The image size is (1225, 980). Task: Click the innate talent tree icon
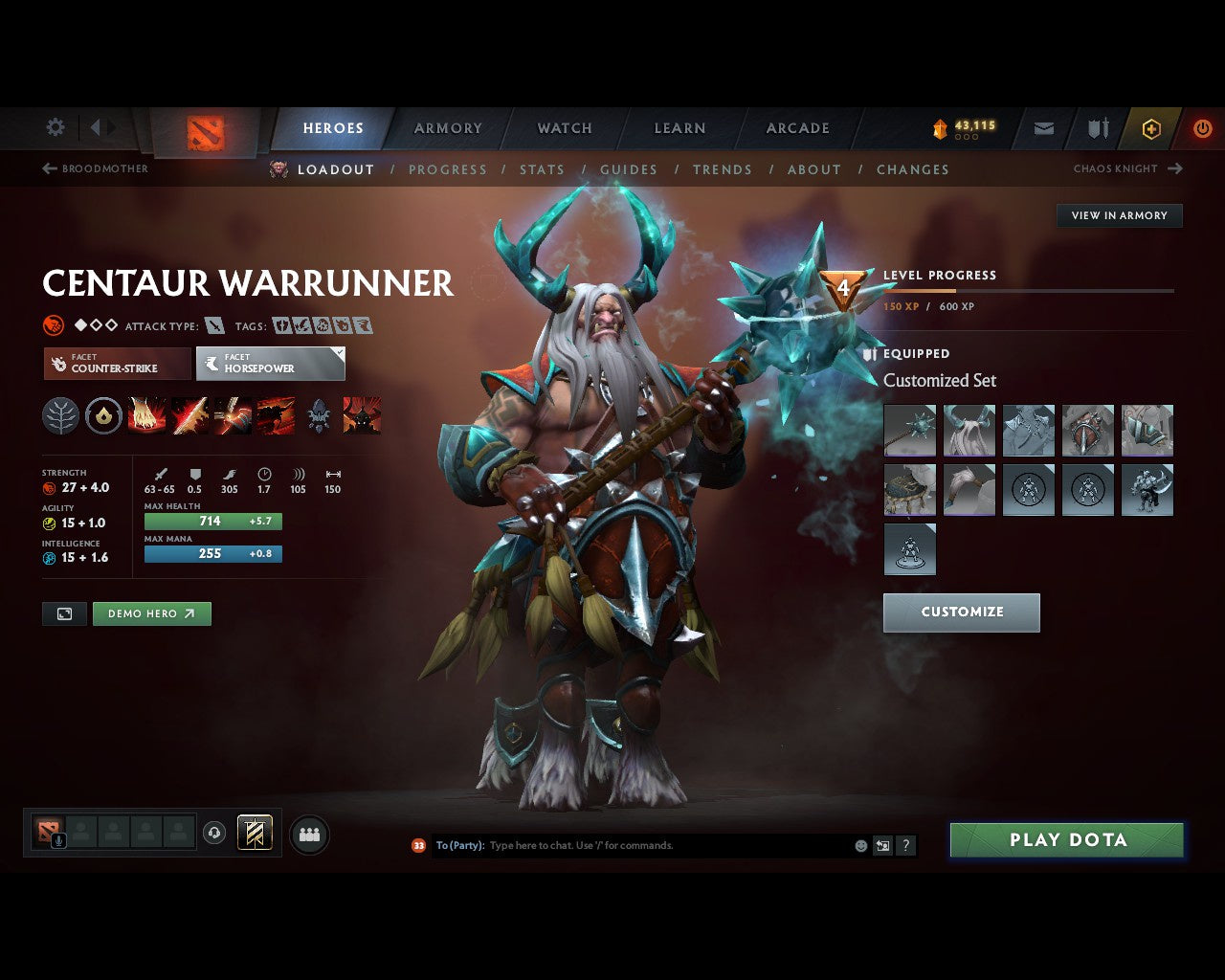(x=60, y=414)
